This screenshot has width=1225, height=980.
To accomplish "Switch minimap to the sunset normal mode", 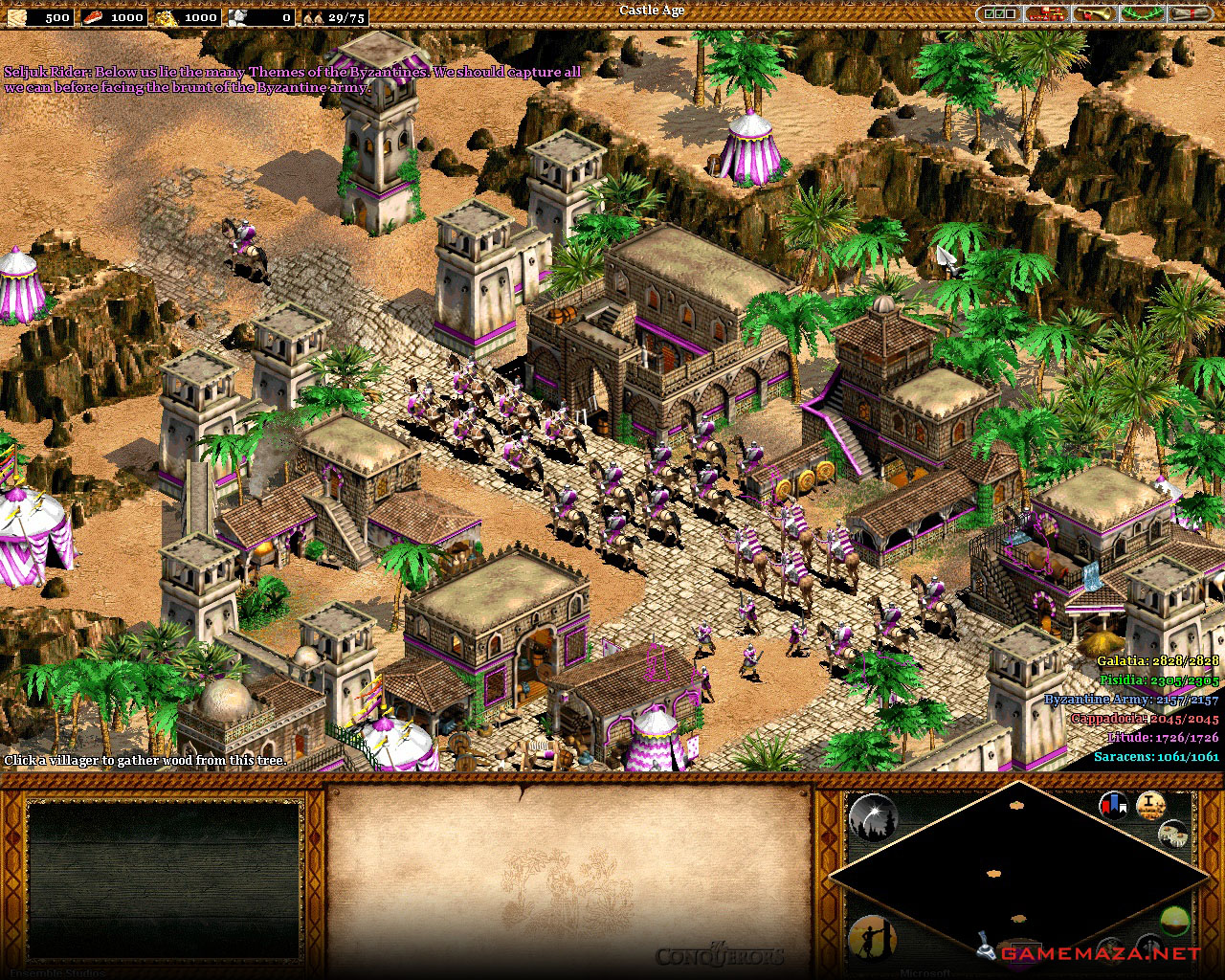I will [x=1173, y=921].
